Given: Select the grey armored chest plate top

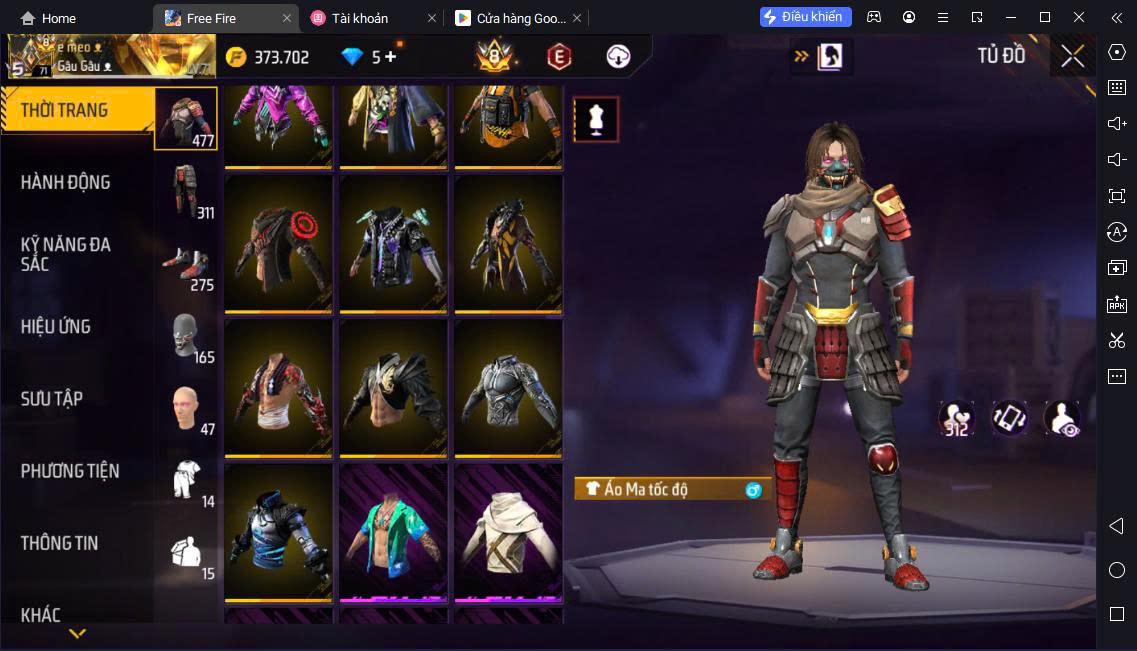Looking at the screenshot, I should click(508, 388).
